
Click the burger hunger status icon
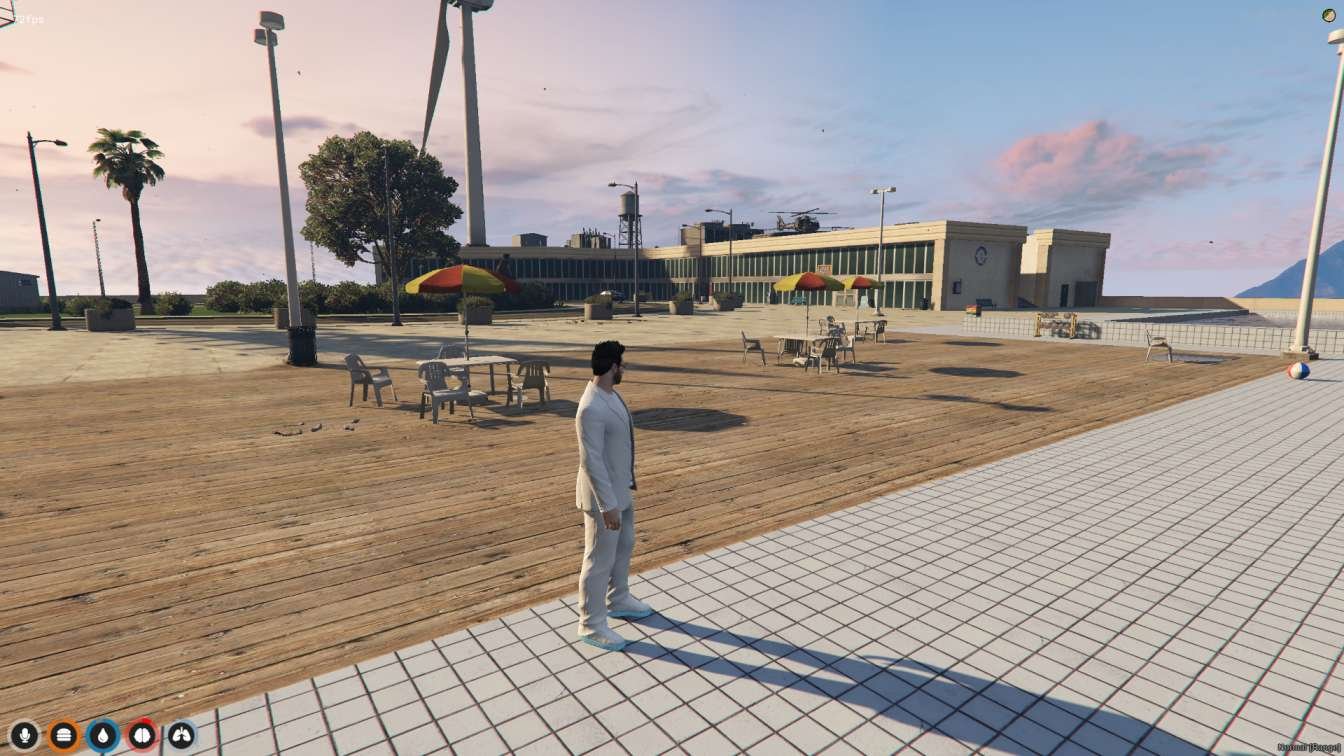coord(62,734)
